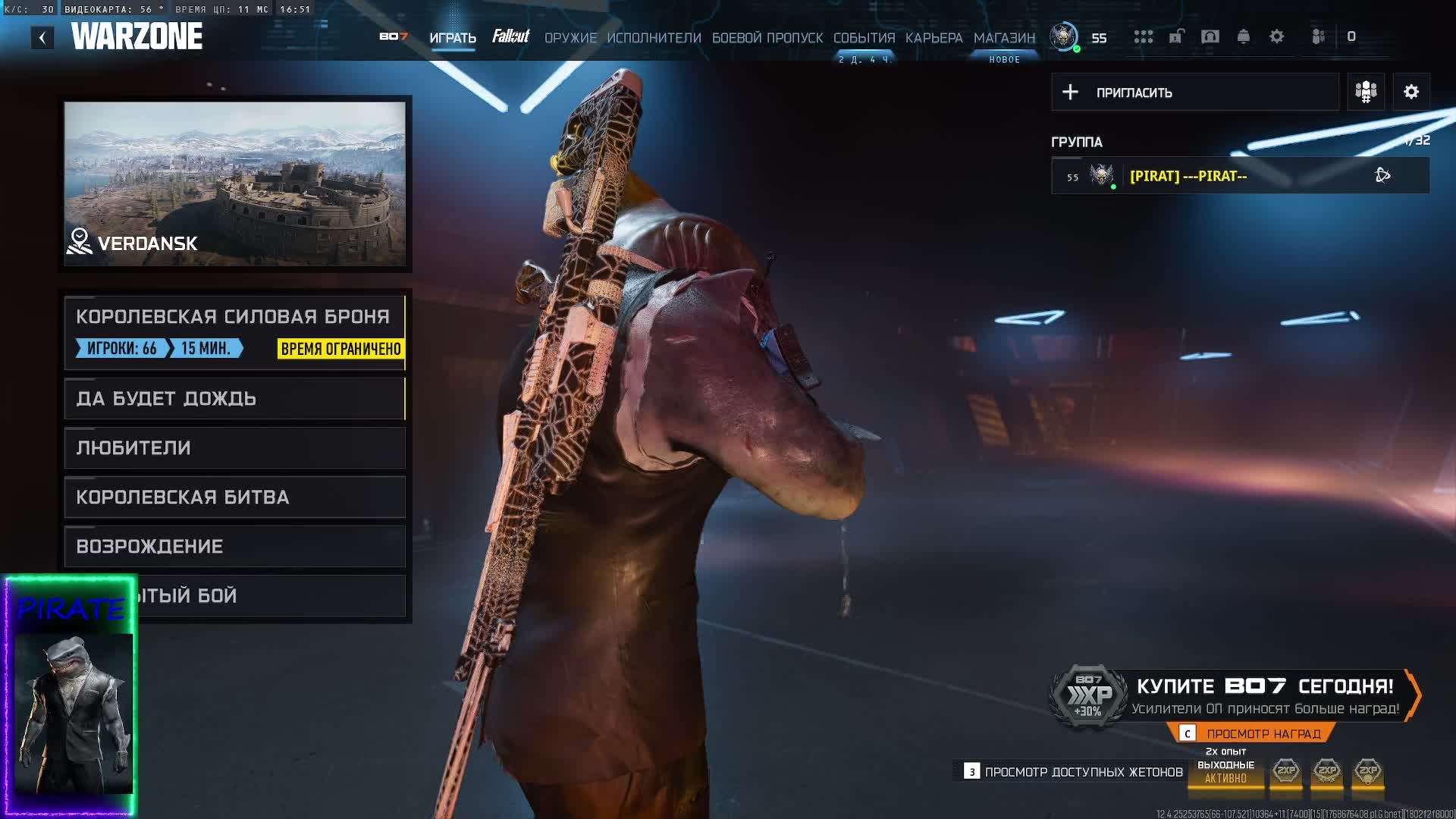The height and width of the screenshot is (819, 1456).
Task: Switch to the ОРУЖИЕ tab
Action: [570, 38]
